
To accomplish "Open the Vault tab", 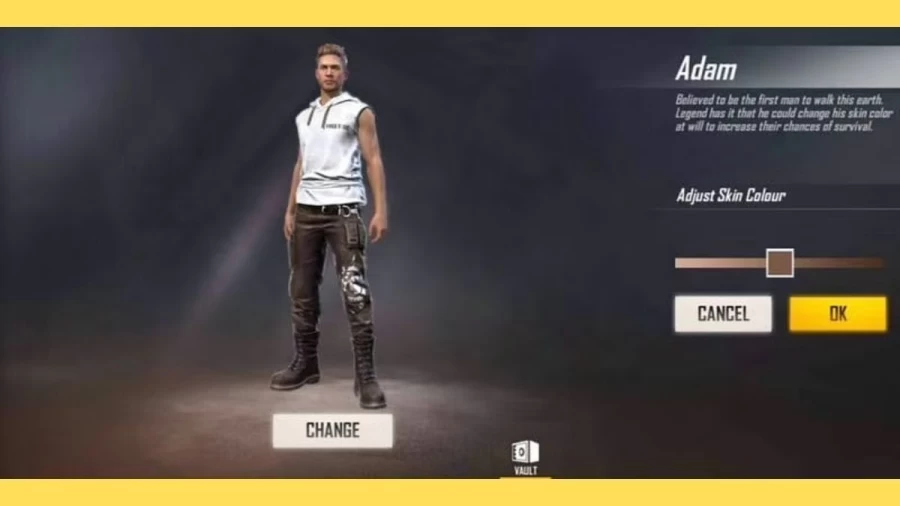I will 525,458.
